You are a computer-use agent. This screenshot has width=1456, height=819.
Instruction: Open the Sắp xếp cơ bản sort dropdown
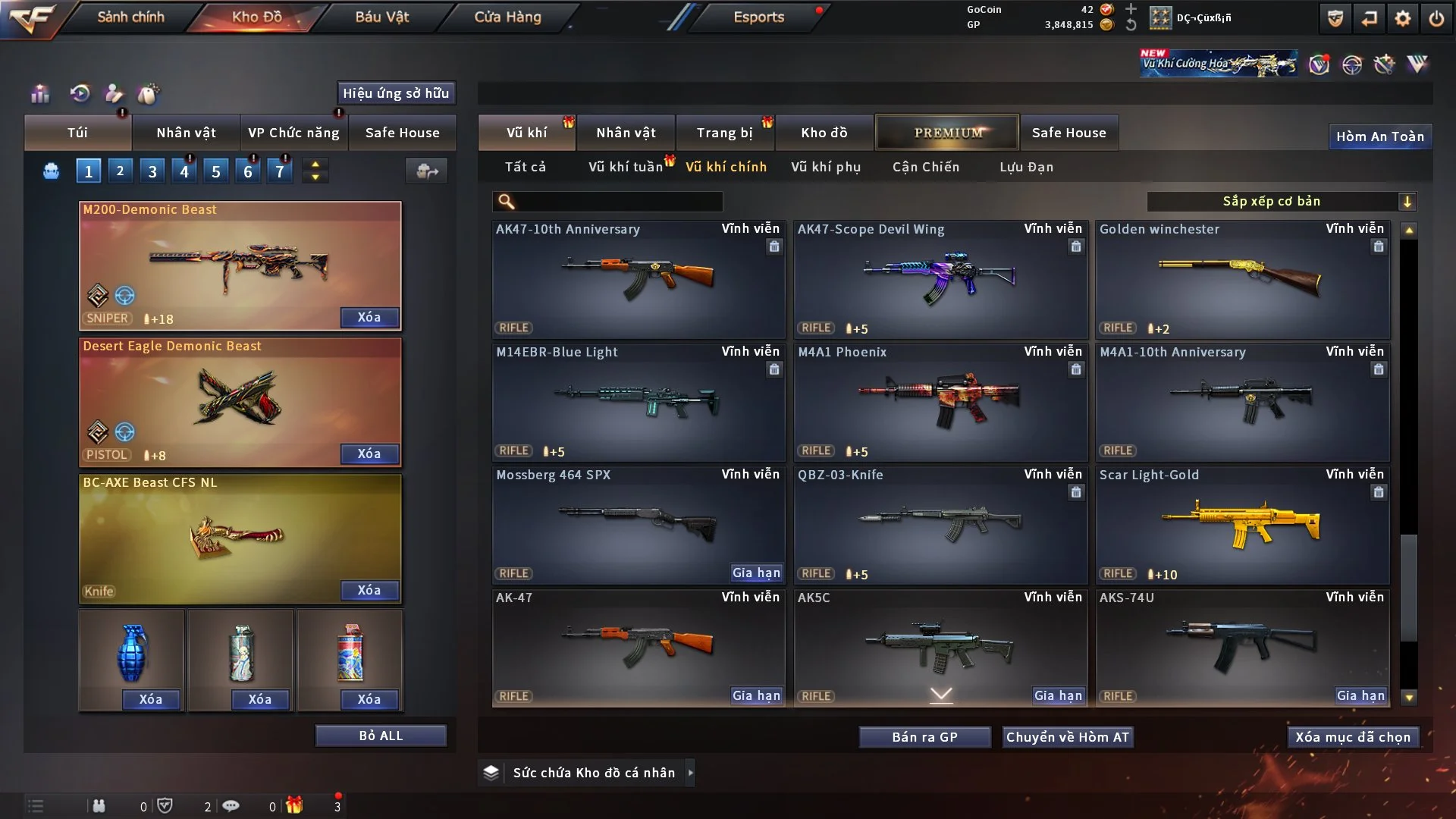[1281, 201]
